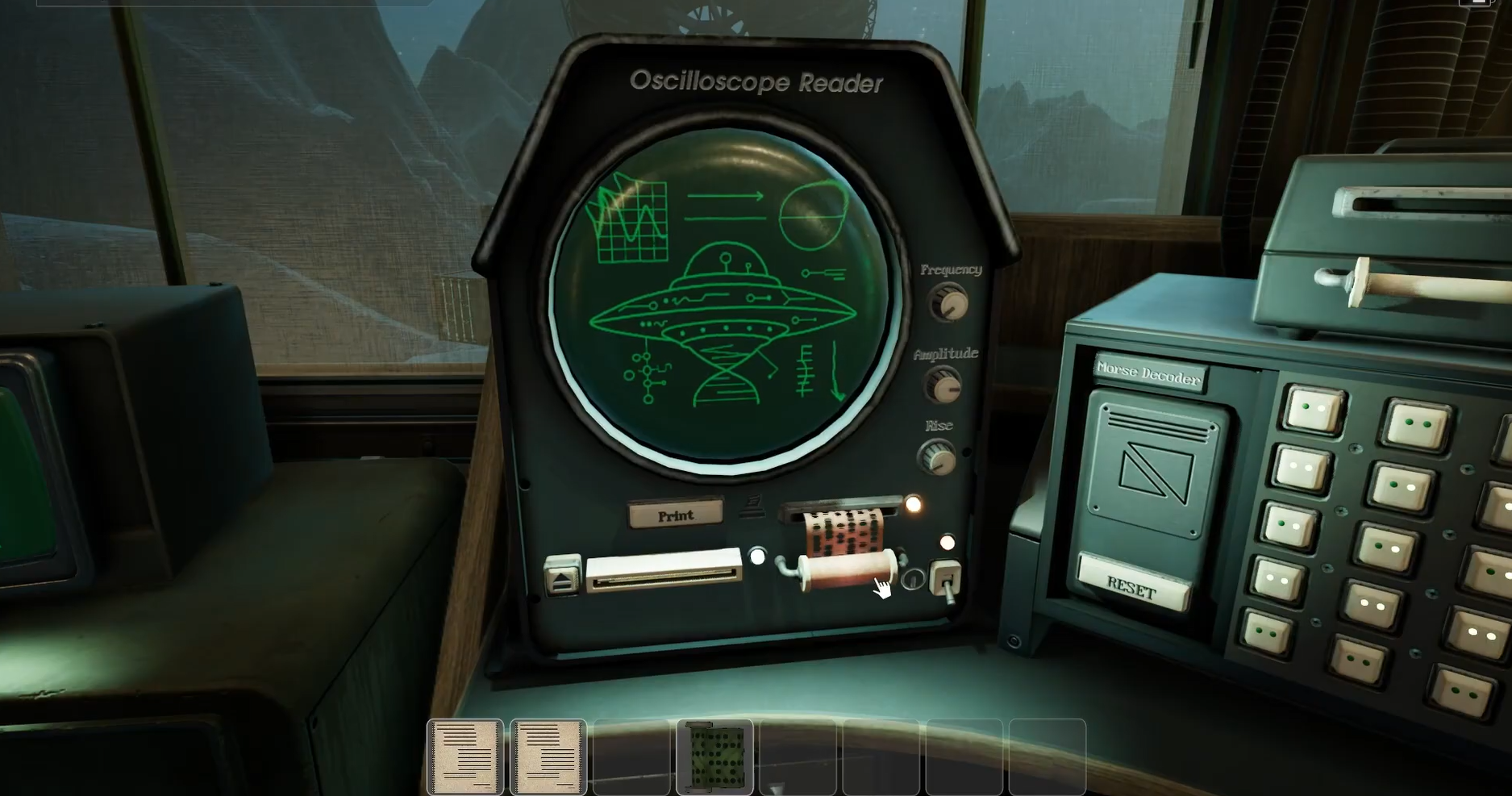Rotate the Rise knob
The image size is (1512, 796).
tap(937, 458)
